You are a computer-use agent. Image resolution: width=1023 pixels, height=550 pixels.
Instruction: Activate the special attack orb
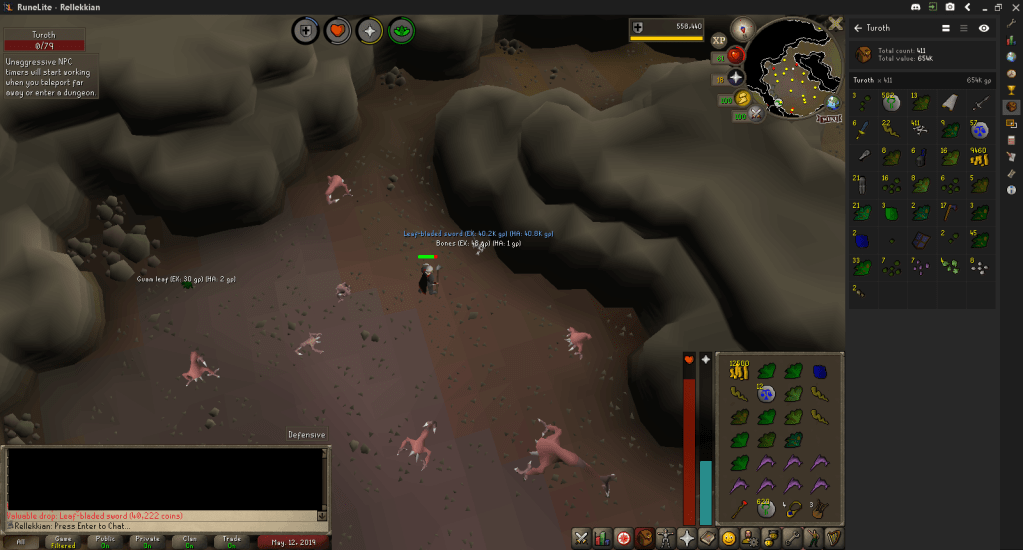point(756,113)
